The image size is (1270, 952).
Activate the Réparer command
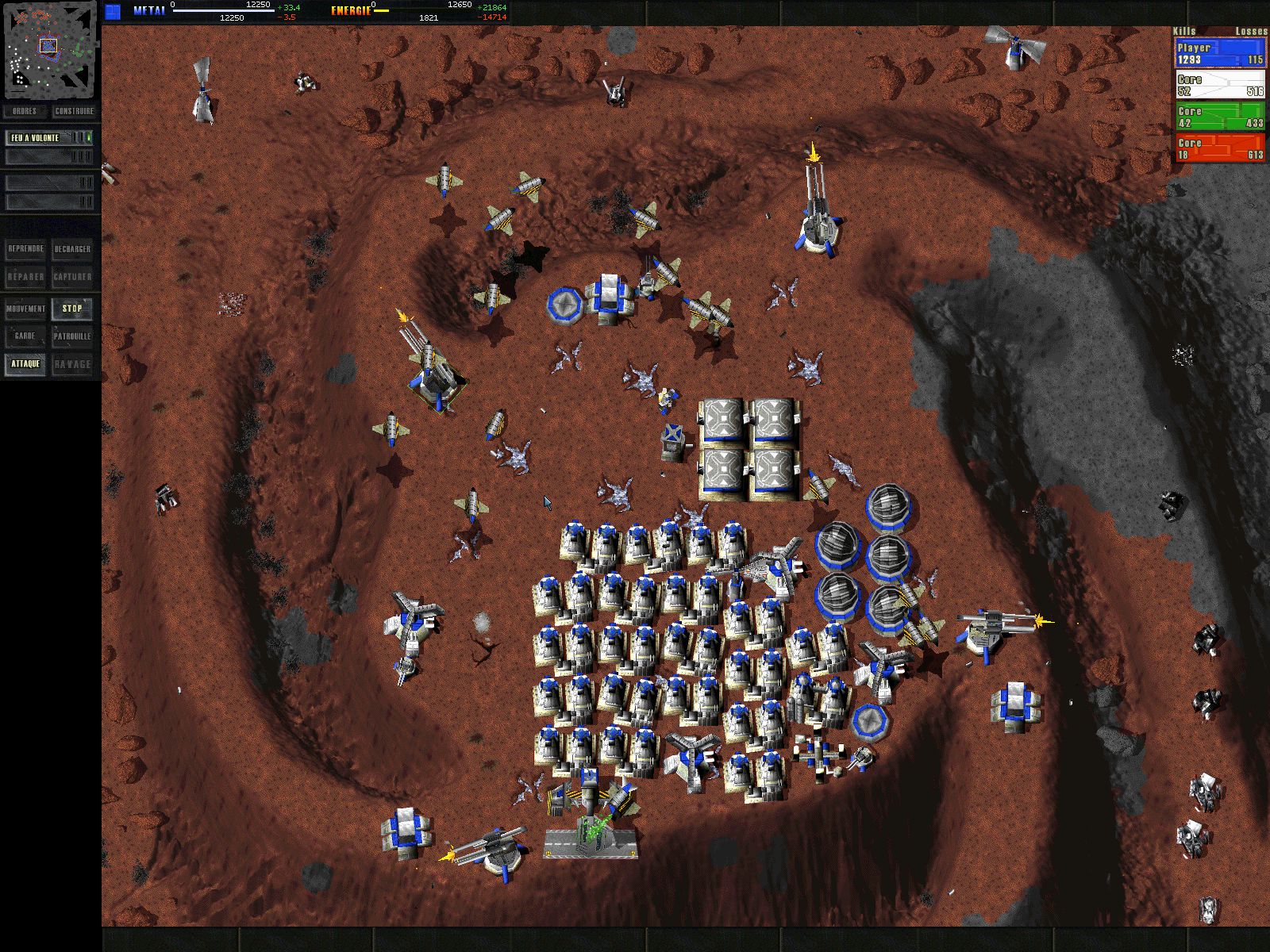pos(25,277)
